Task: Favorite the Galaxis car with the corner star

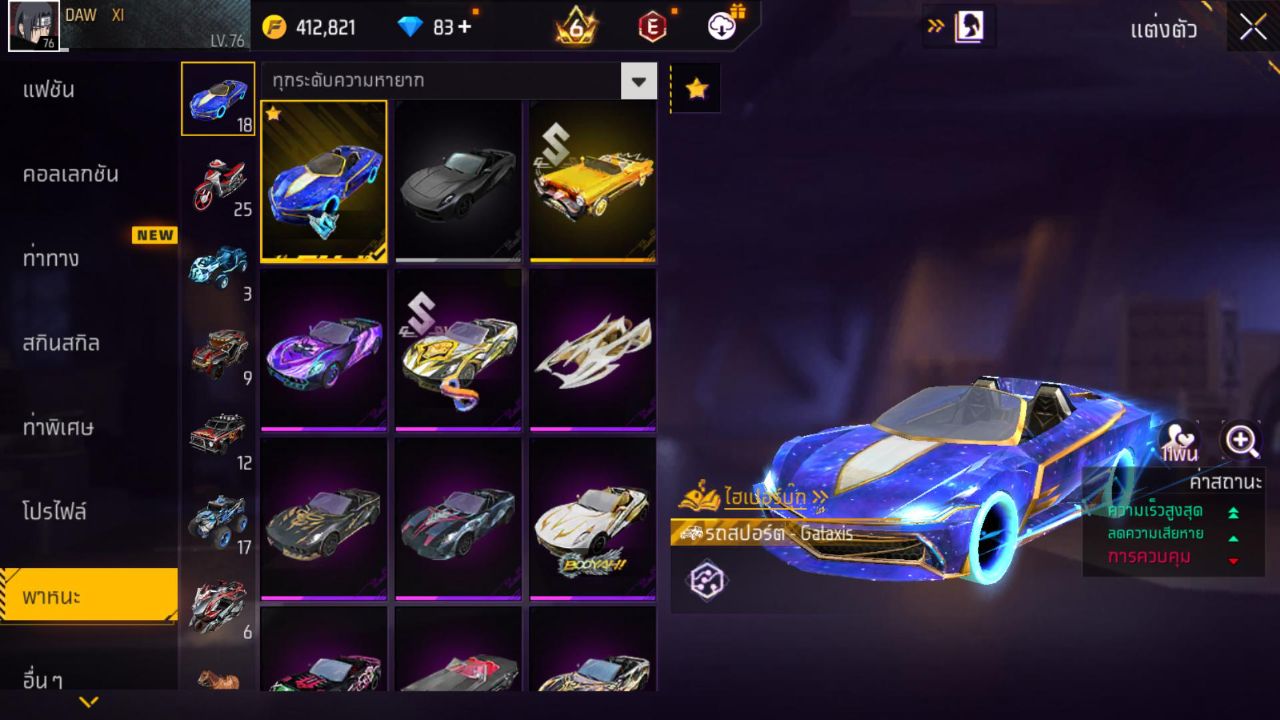Action: [x=275, y=115]
